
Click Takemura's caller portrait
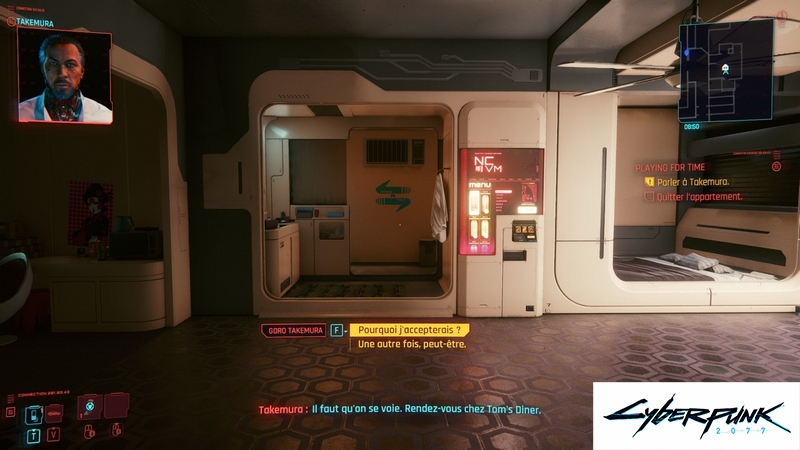point(65,76)
